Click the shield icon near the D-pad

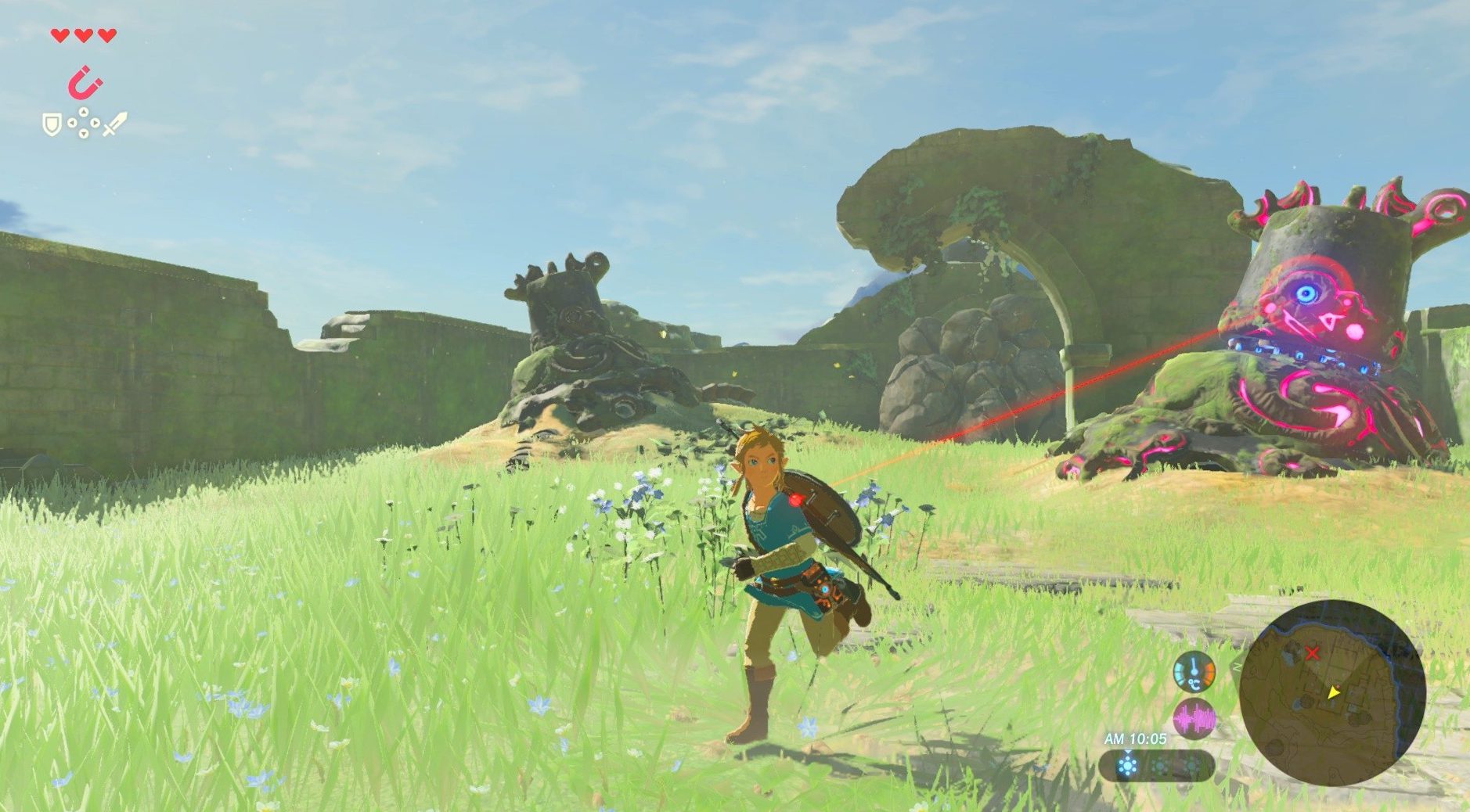tap(51, 125)
